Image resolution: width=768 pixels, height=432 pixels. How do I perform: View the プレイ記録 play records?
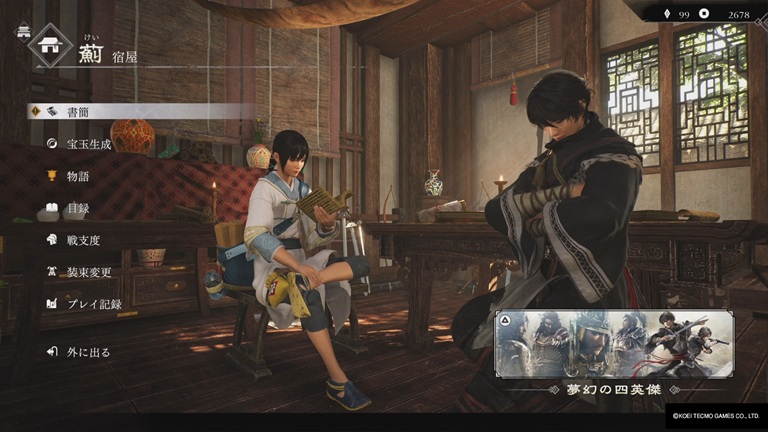coord(93,304)
